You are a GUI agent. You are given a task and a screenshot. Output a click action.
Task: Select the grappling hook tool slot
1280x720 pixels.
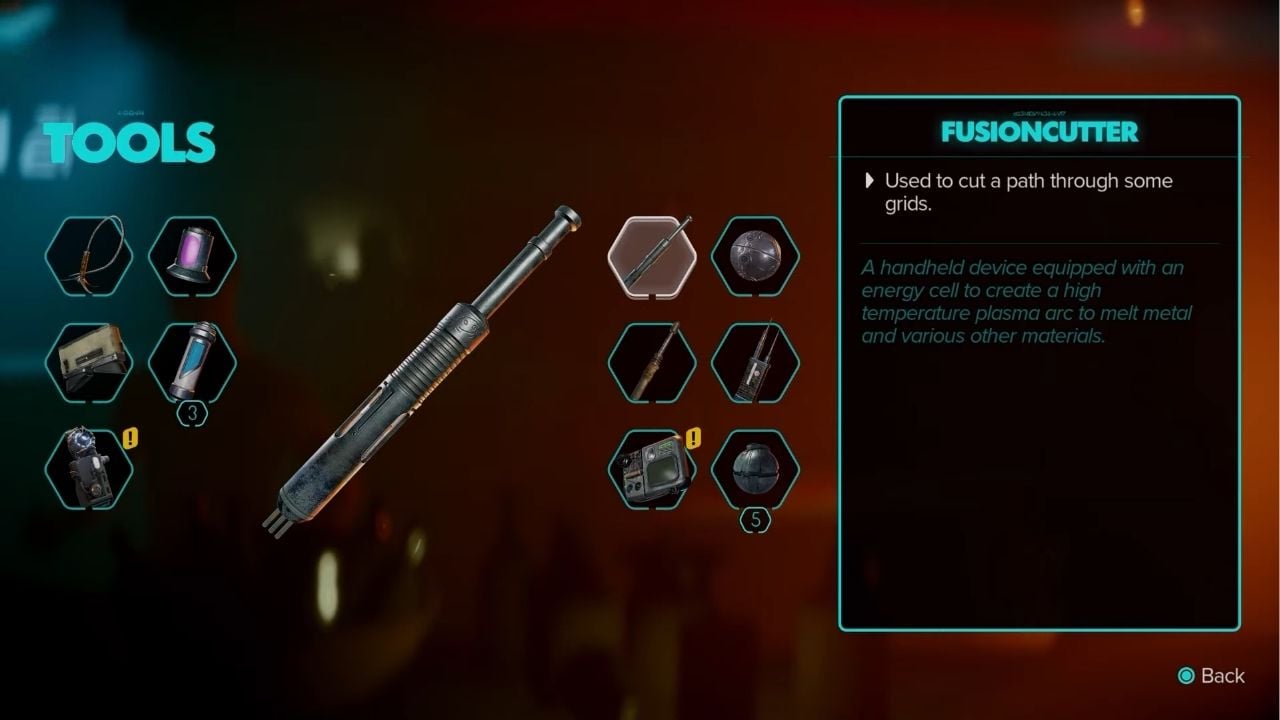tap(89, 256)
